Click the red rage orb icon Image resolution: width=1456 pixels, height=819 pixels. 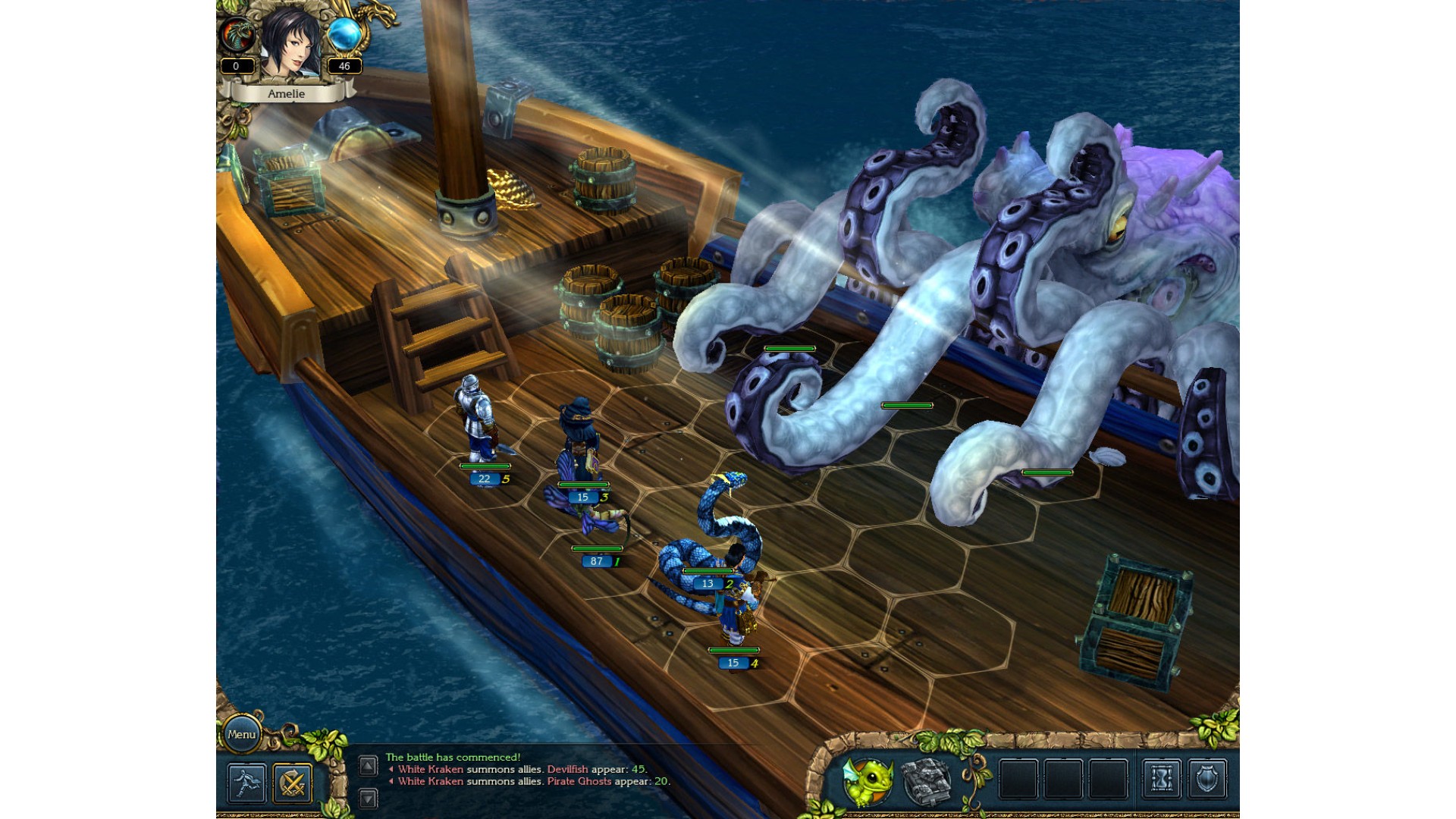point(237,35)
